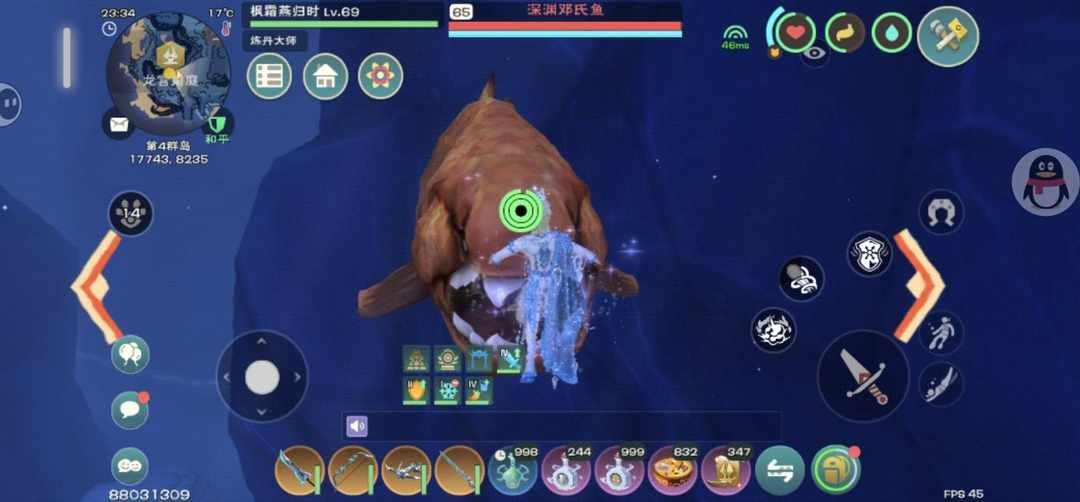
Task: Toggle the green shield peace mode
Action: pos(217,124)
